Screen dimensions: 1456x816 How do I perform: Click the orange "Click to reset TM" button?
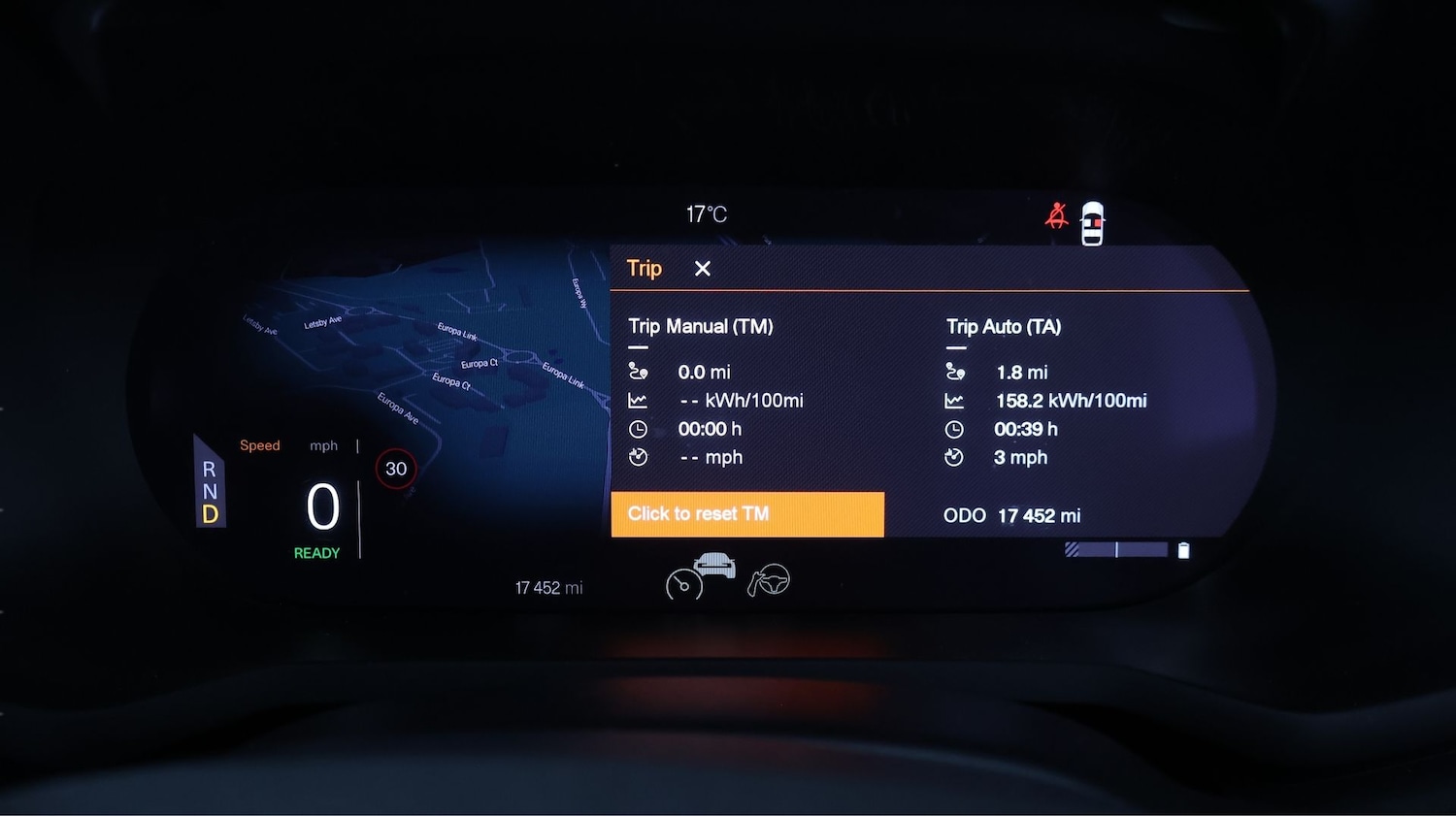tap(746, 514)
